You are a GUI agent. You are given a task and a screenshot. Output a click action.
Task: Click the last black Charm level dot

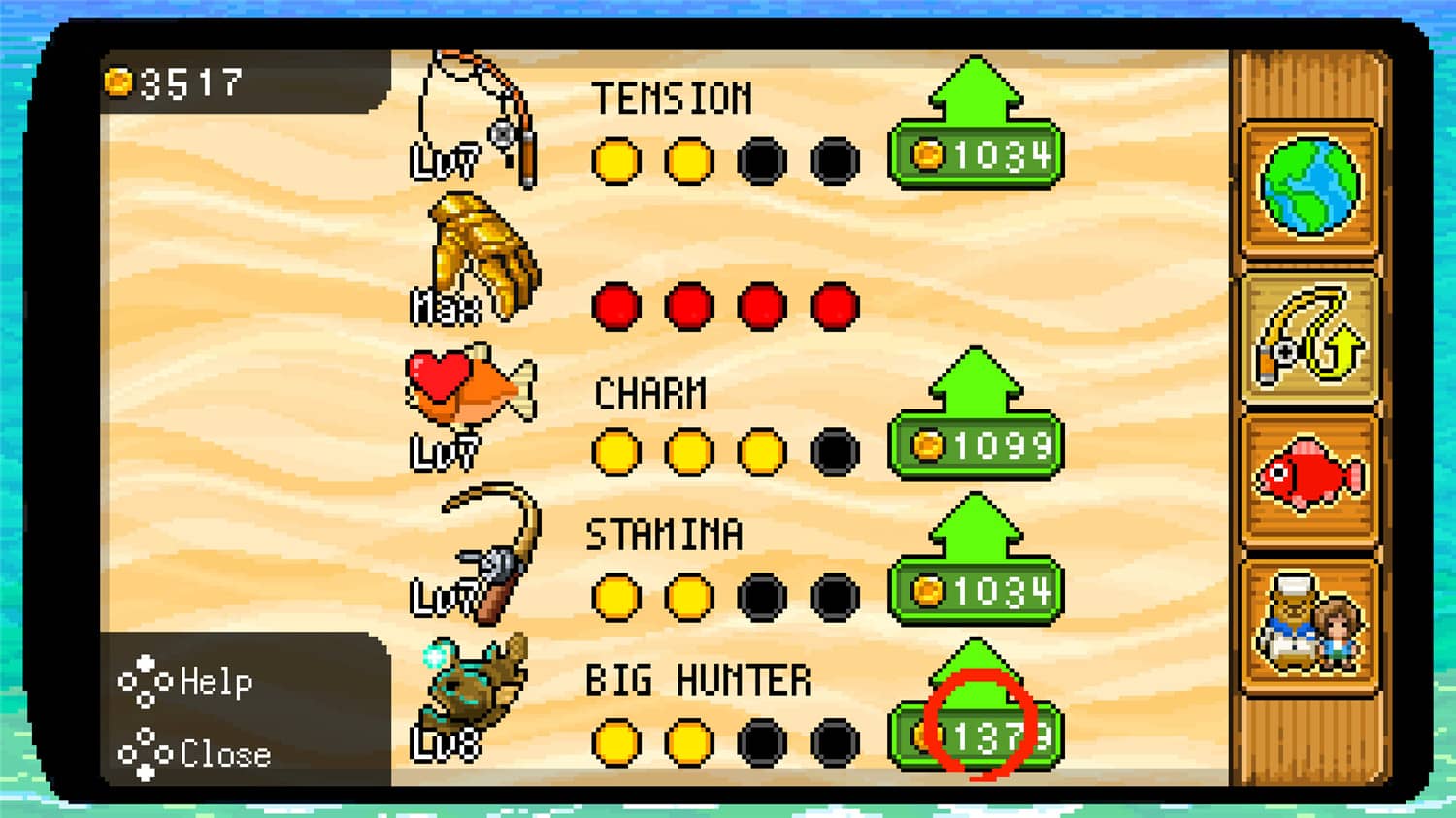click(835, 451)
